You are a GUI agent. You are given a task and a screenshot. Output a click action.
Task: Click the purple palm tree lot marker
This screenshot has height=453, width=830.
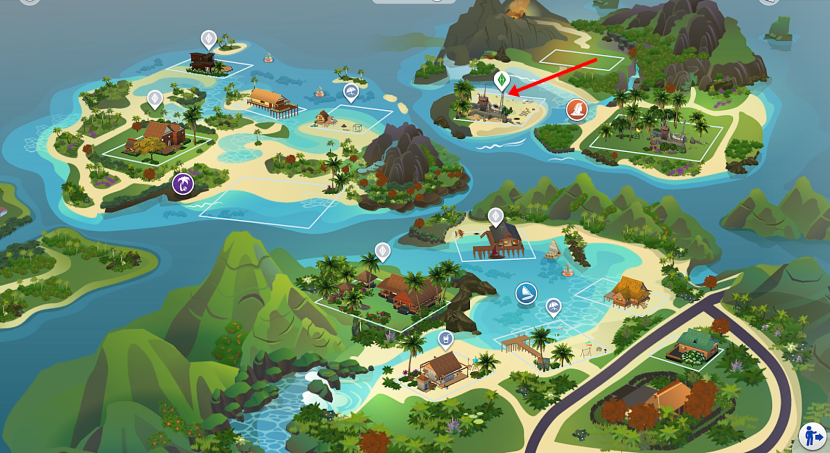(x=183, y=183)
